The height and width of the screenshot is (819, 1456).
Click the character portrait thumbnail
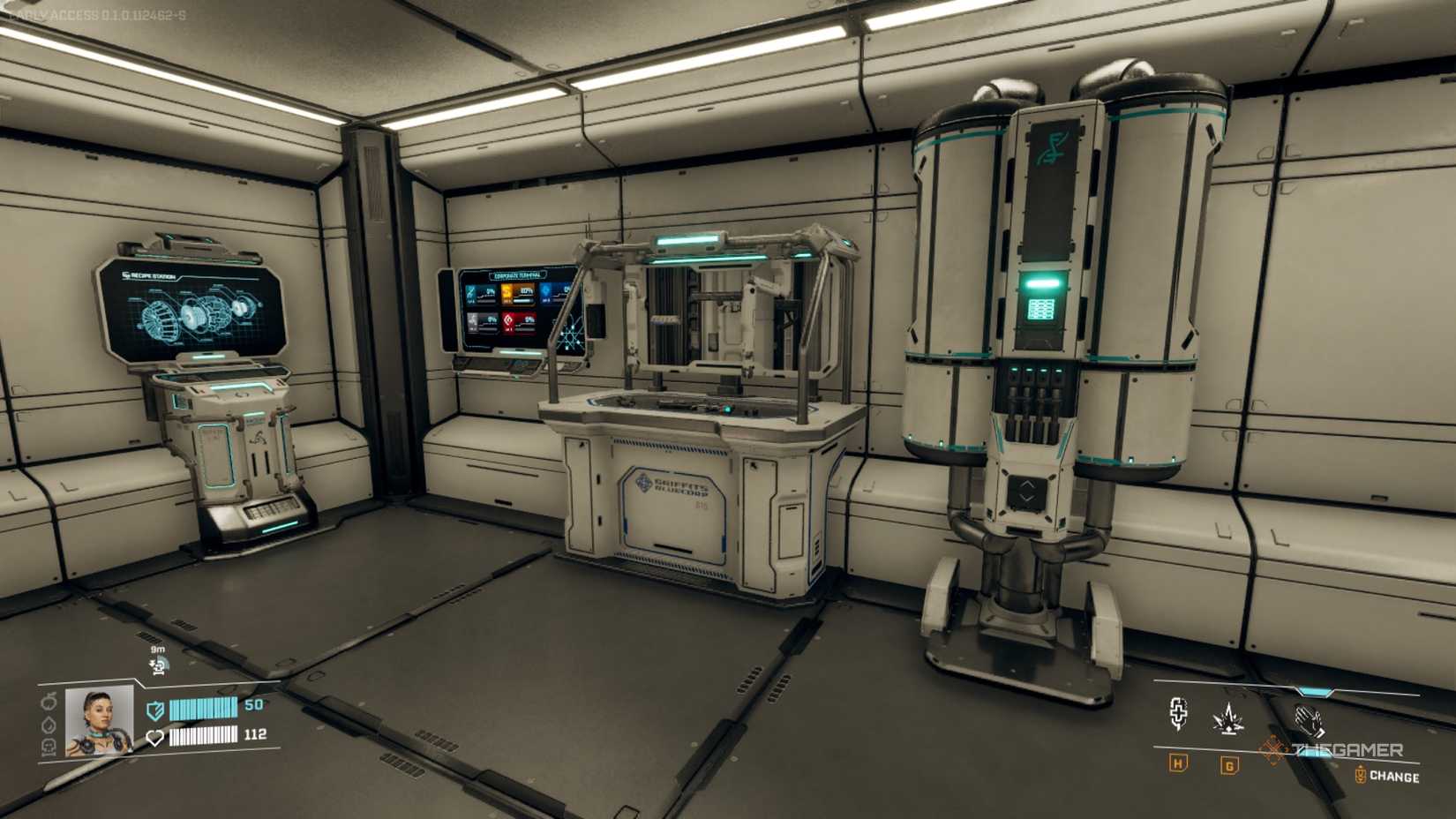[99, 724]
